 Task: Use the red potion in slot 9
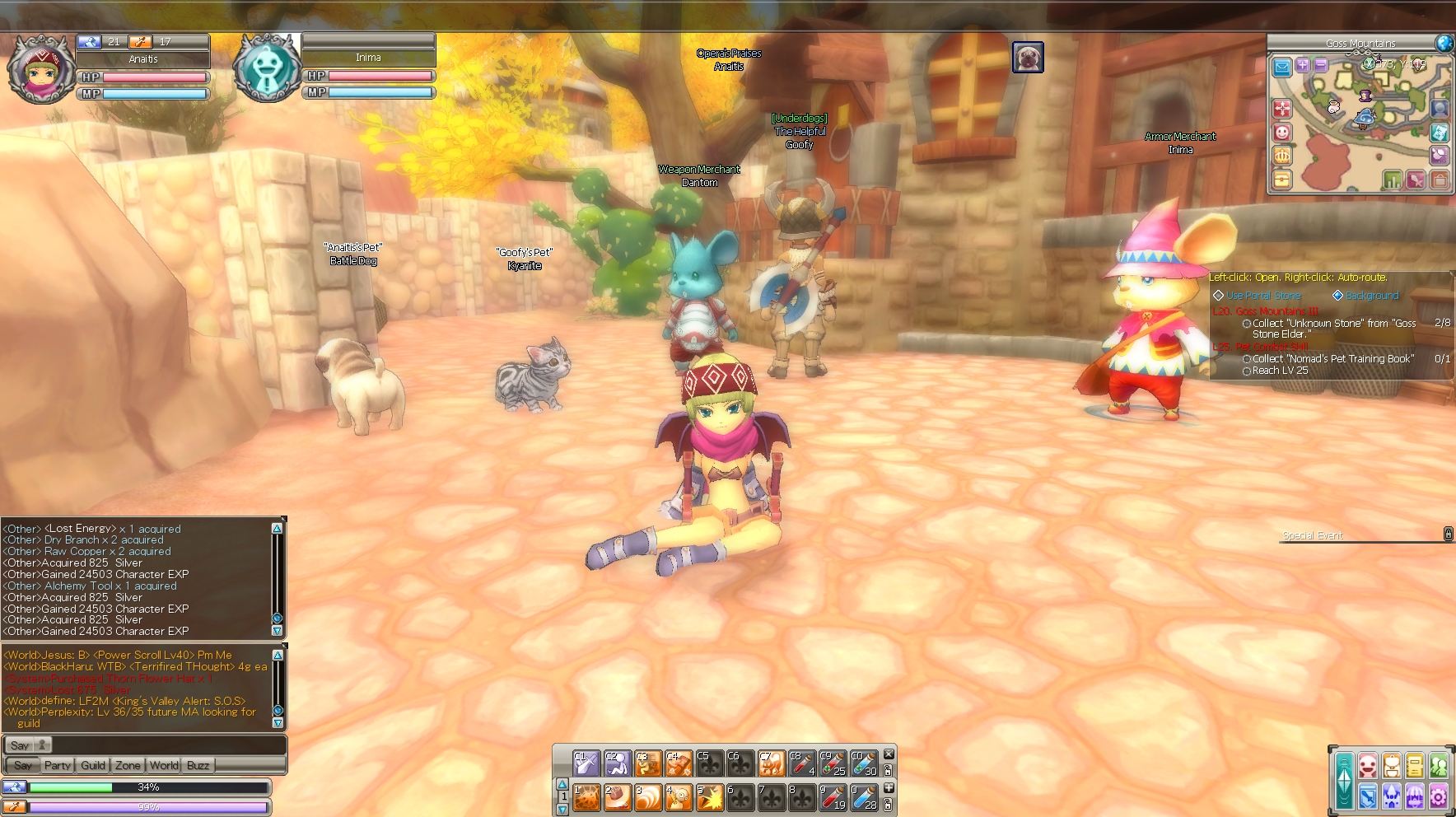[x=833, y=797]
